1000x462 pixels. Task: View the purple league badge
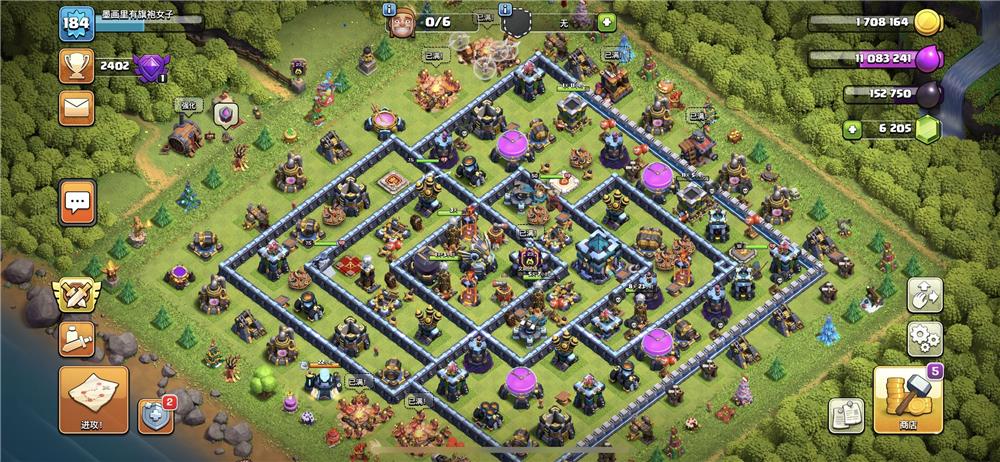[151, 68]
